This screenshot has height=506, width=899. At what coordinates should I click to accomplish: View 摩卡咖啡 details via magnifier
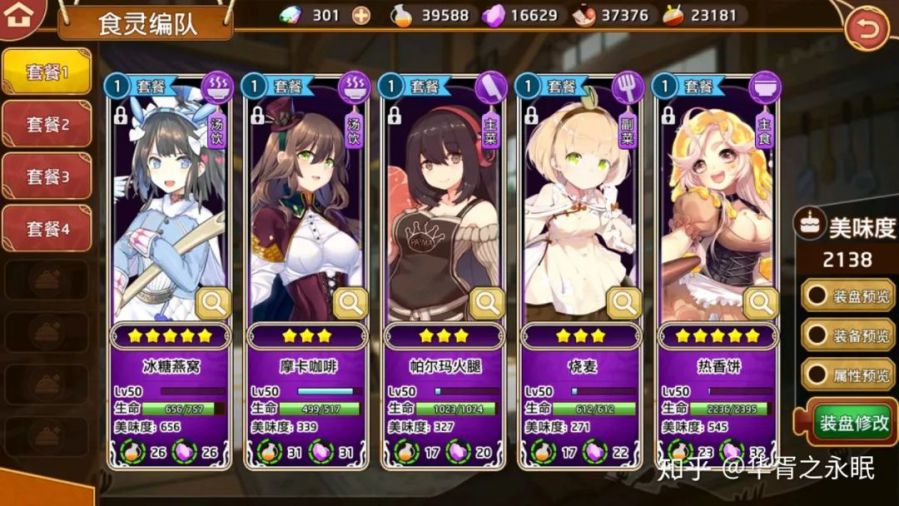click(350, 302)
